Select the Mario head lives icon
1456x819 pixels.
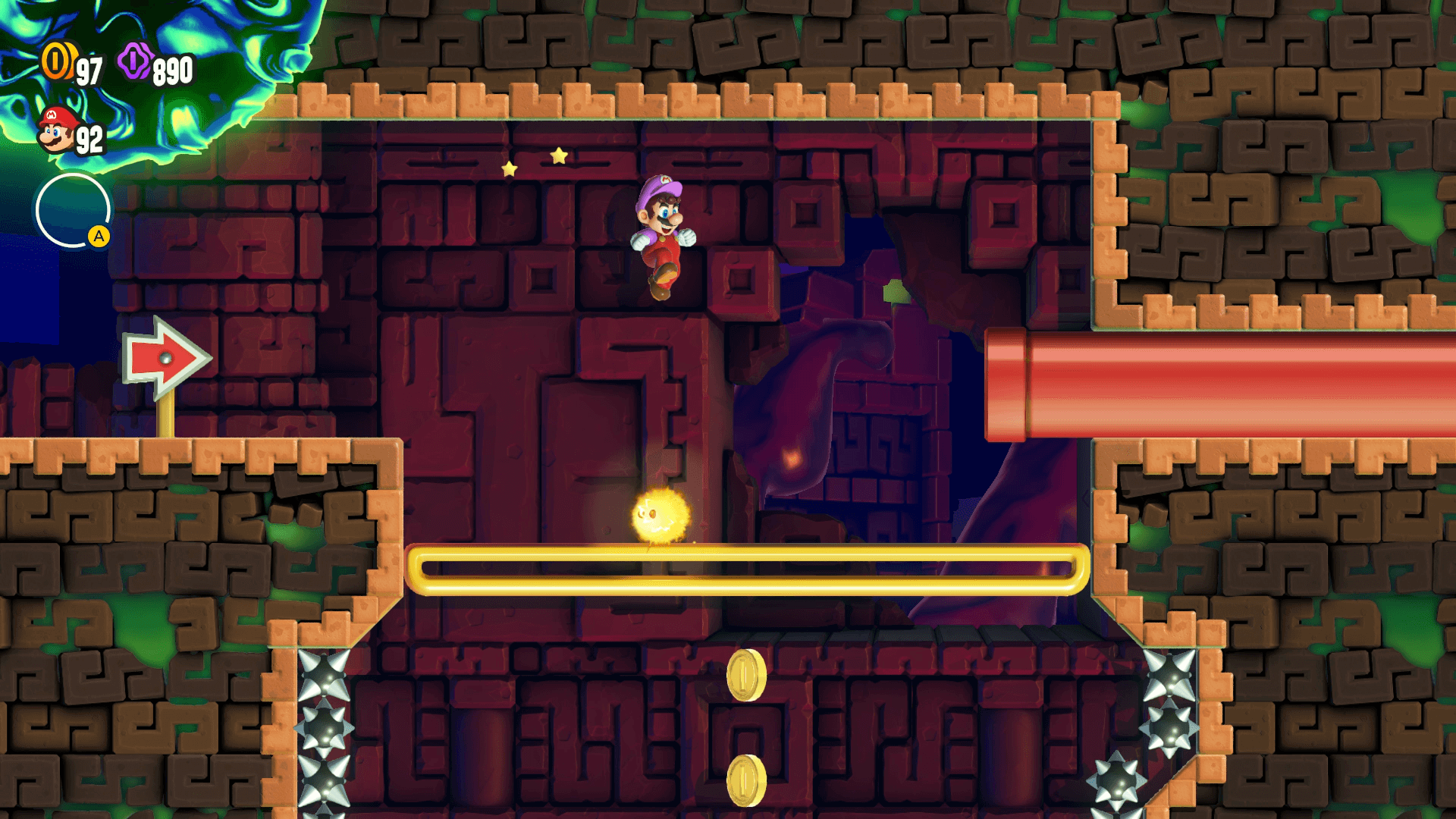[x=57, y=130]
